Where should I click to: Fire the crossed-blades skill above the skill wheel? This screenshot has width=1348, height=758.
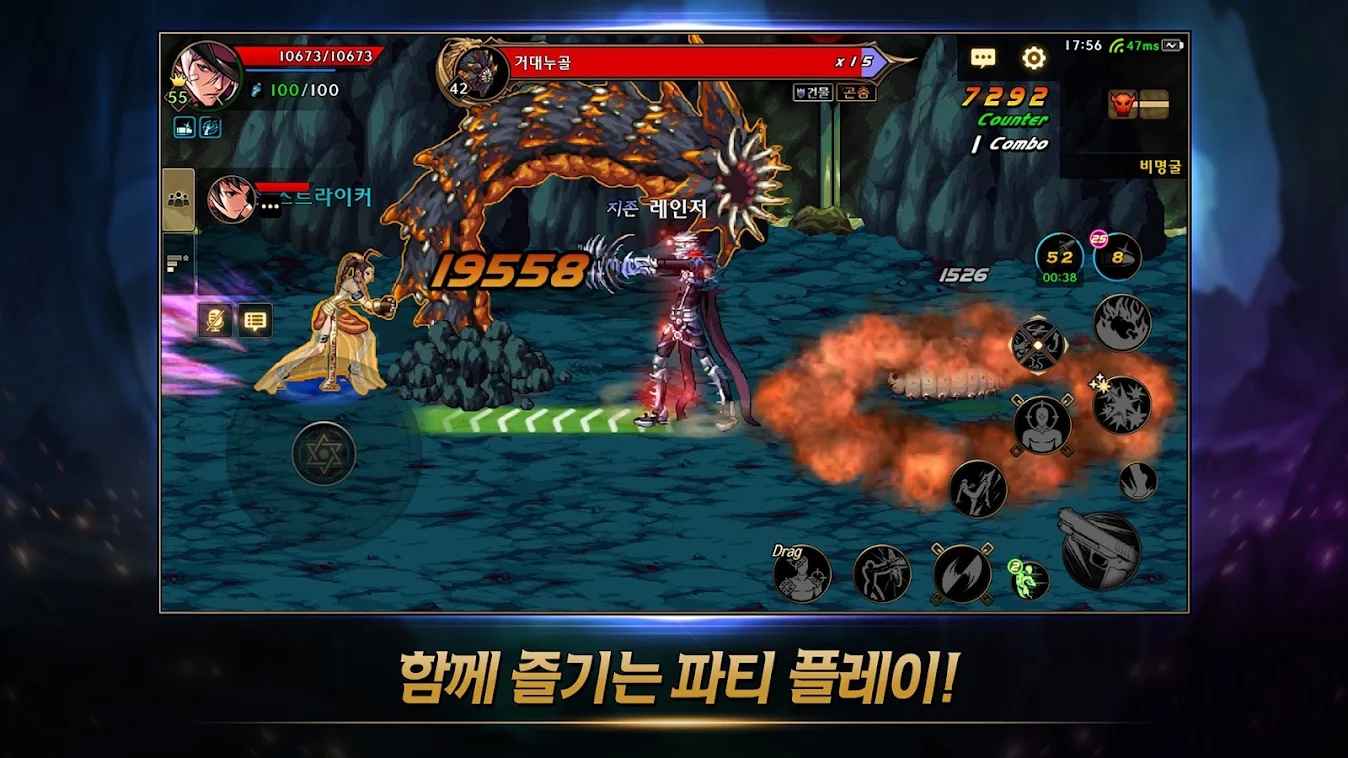coord(1037,343)
